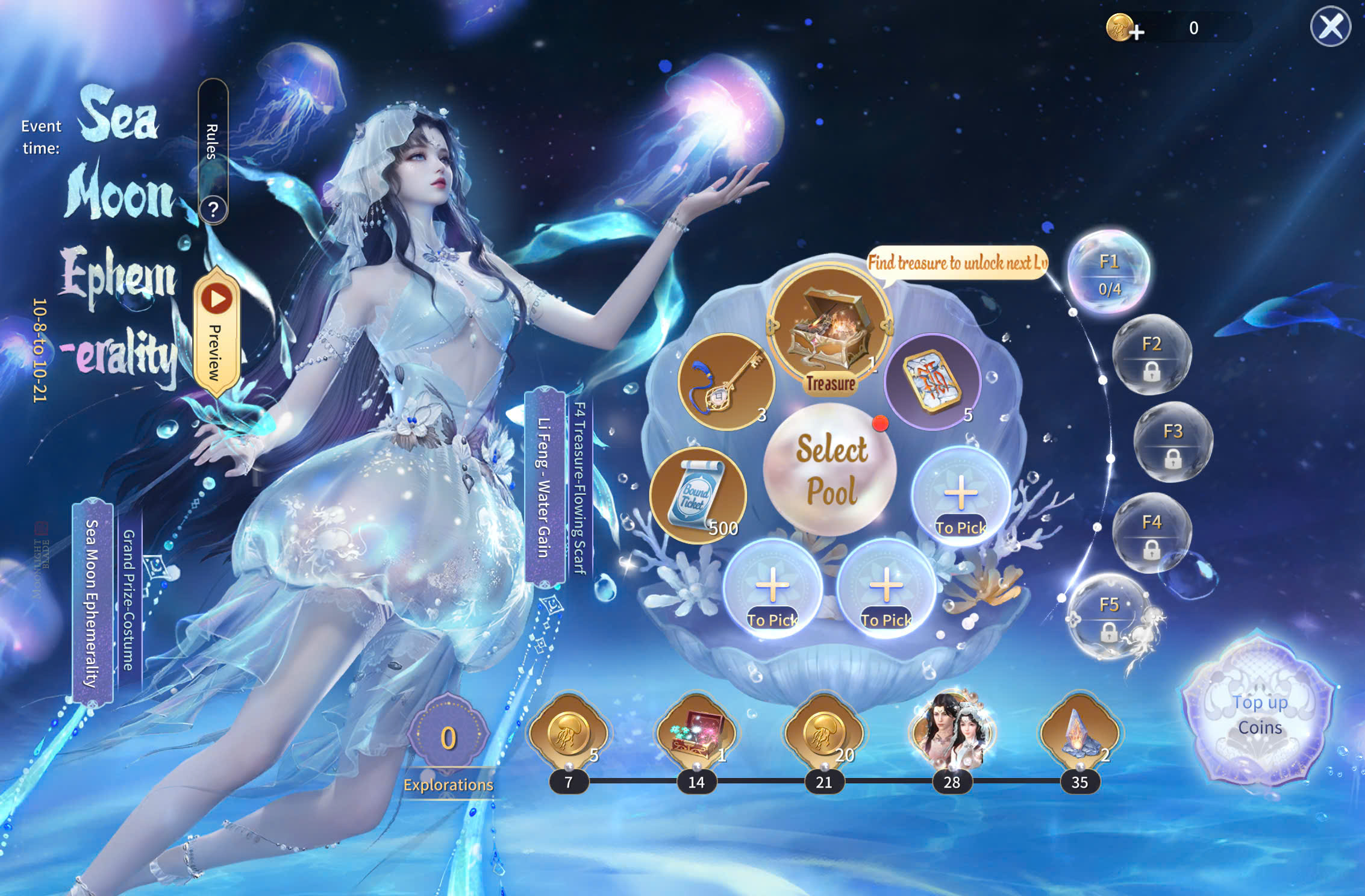Click the Select Pool pearl
Viewport: 1365px width, 896px height.
point(831,470)
